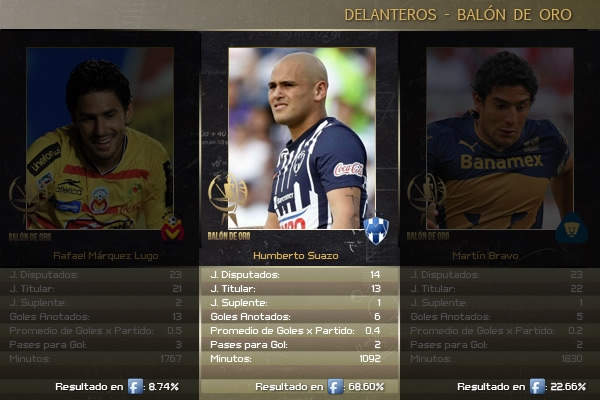The width and height of the screenshot is (600, 400).
Task: Choose Humberto Suazo's player photo
Action: [x=302, y=138]
